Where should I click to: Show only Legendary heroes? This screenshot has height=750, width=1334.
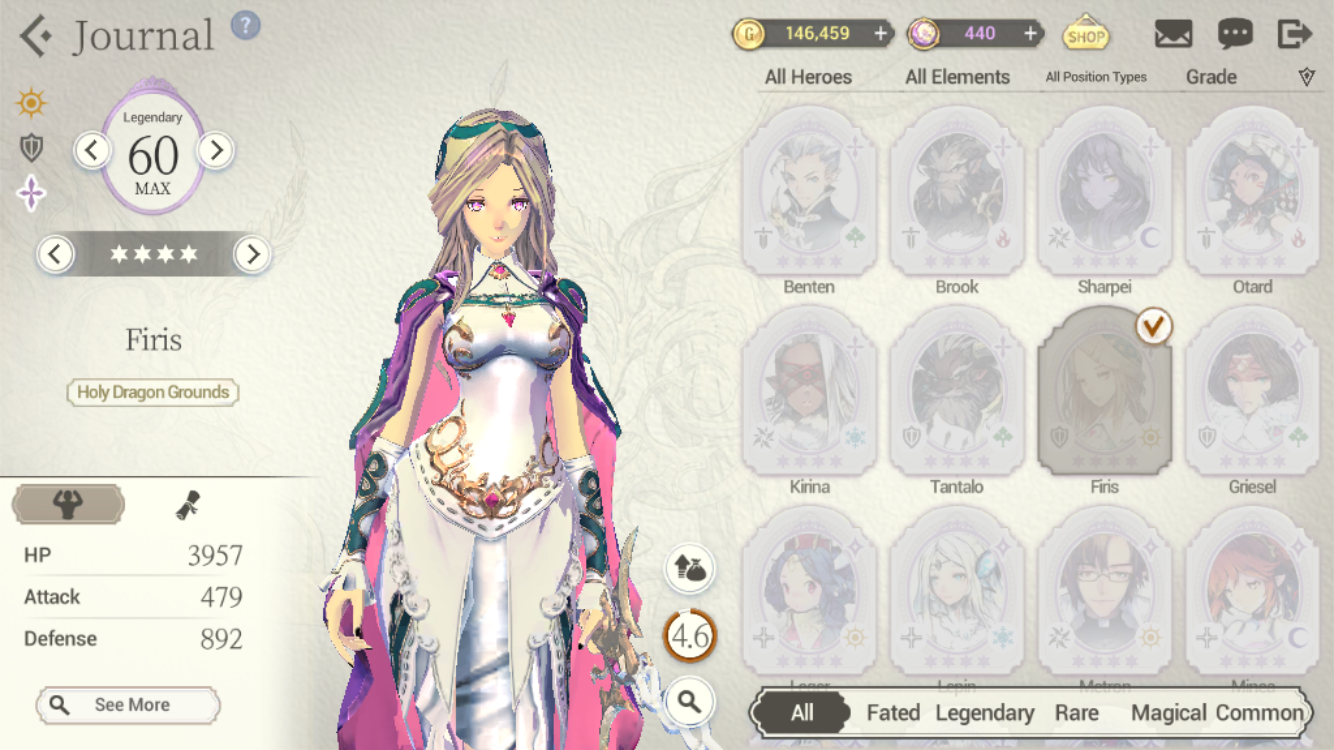point(985,713)
